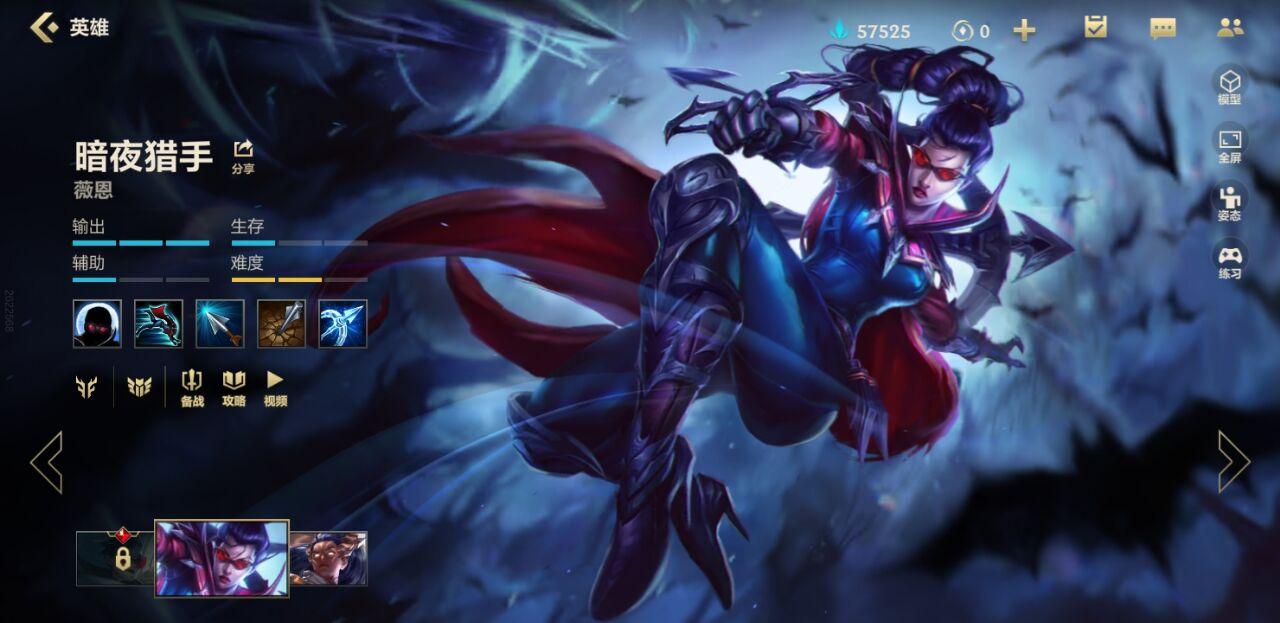This screenshot has height=623, width=1280.
Task: Open the chat speech bubble icon
Action: [x=1163, y=28]
